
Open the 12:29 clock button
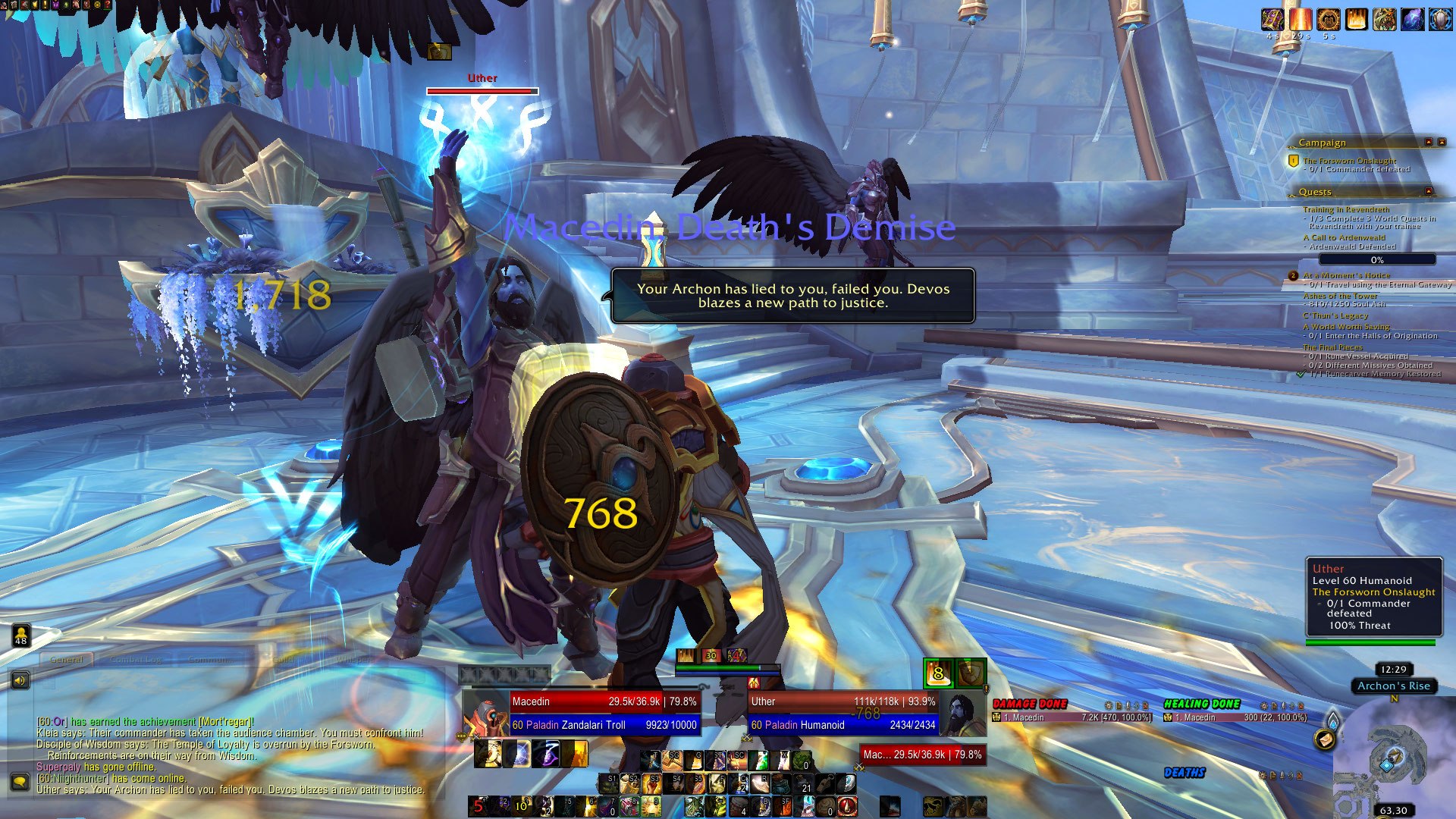(x=1393, y=670)
